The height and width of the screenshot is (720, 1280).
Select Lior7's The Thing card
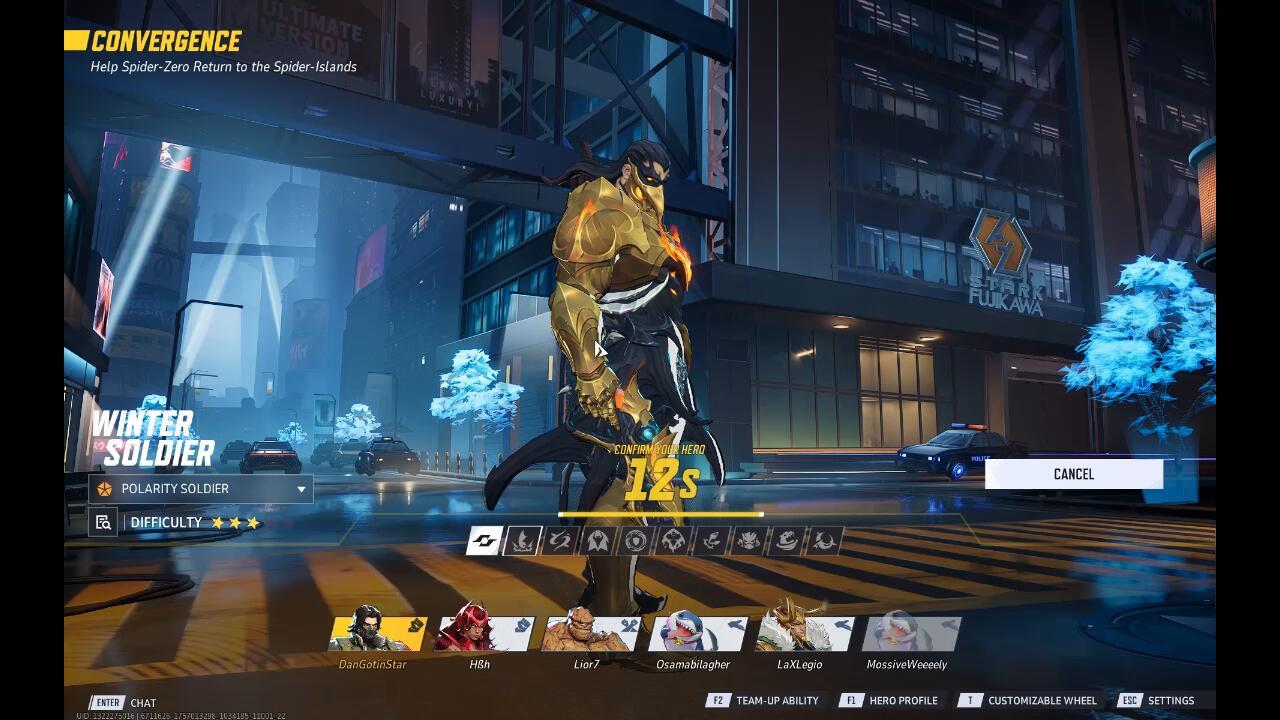tap(589, 634)
